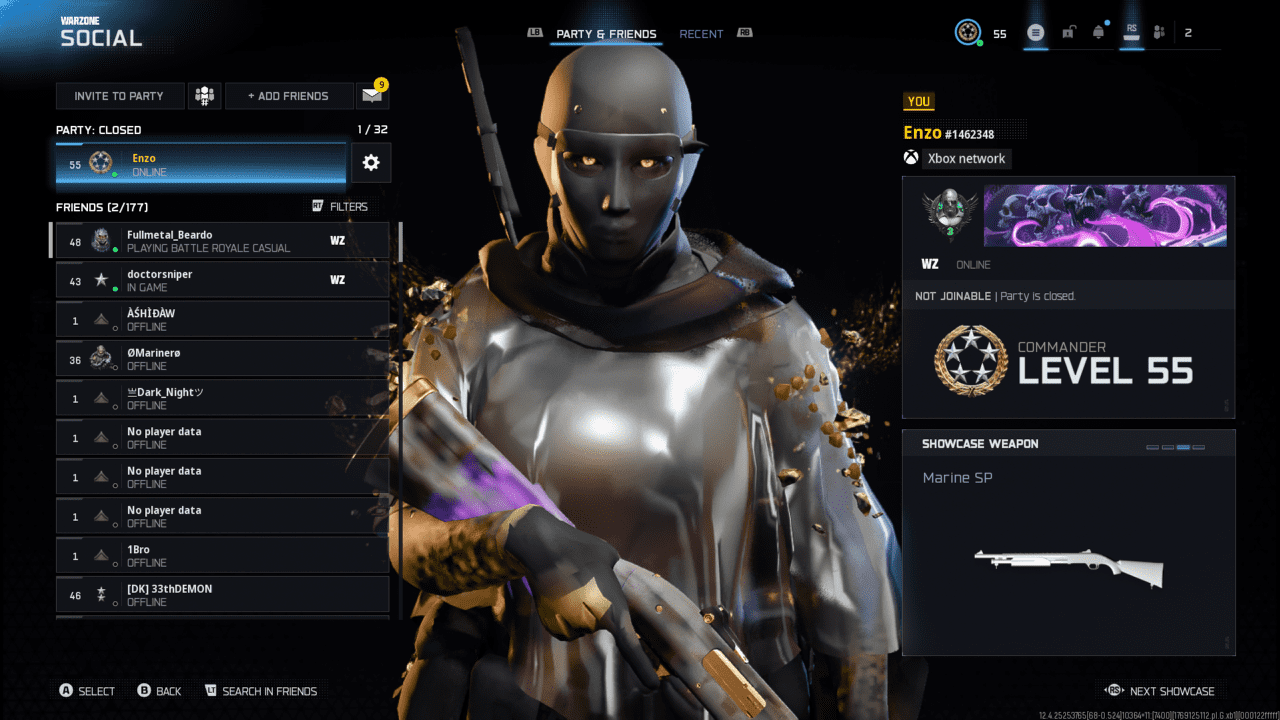Choose the doctorsniper friend row
1280x720 pixels.
[x=220, y=280]
